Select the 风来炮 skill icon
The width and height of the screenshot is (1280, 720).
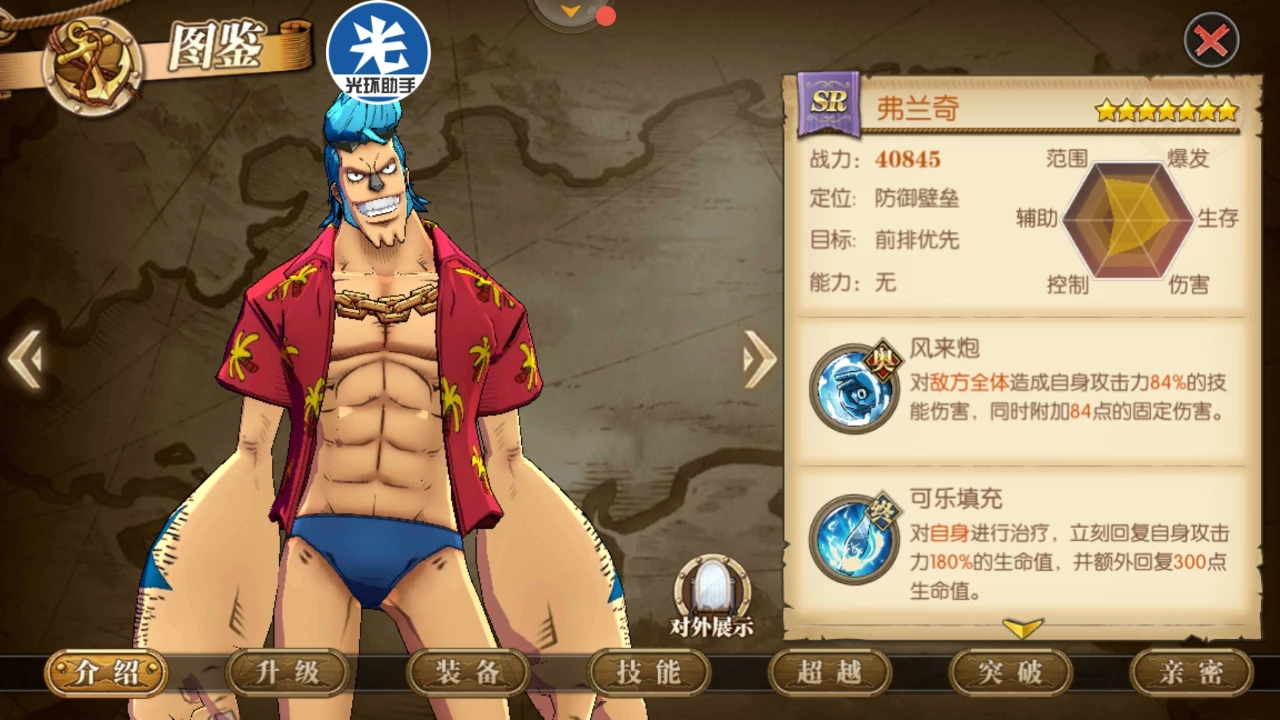[x=855, y=387]
